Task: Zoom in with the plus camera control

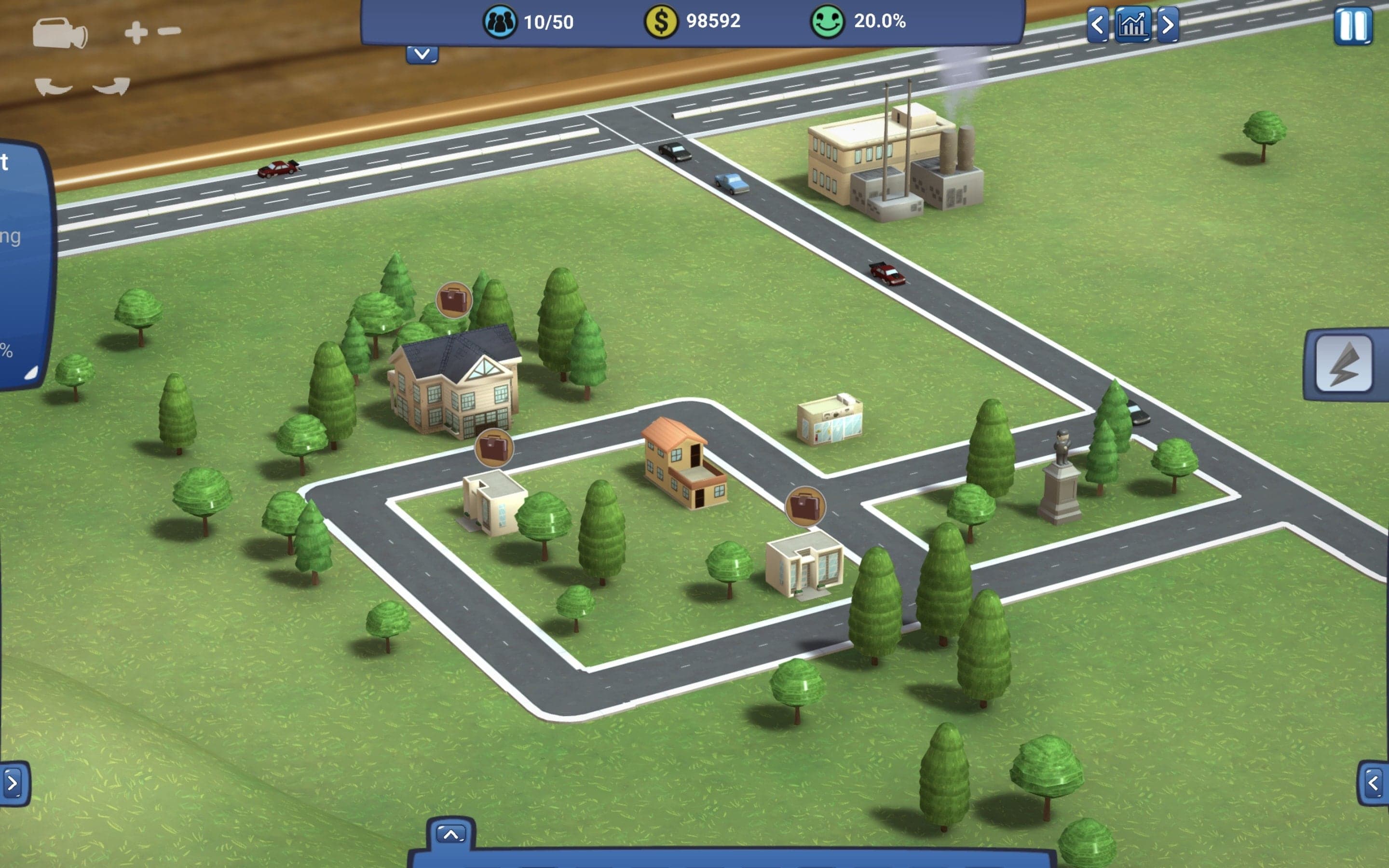Action: 136,32
